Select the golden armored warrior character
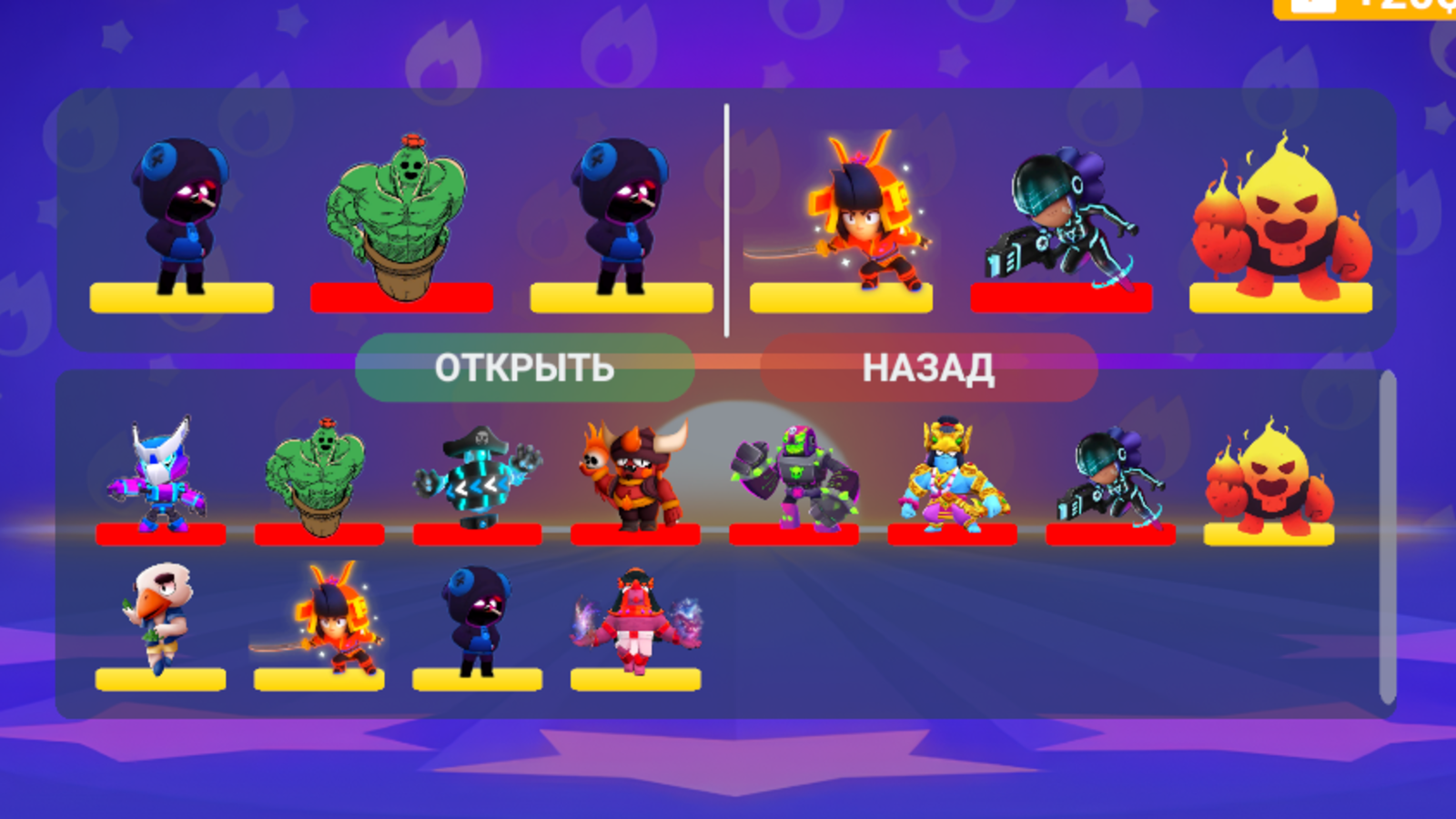The height and width of the screenshot is (819, 1456). pos(946,473)
